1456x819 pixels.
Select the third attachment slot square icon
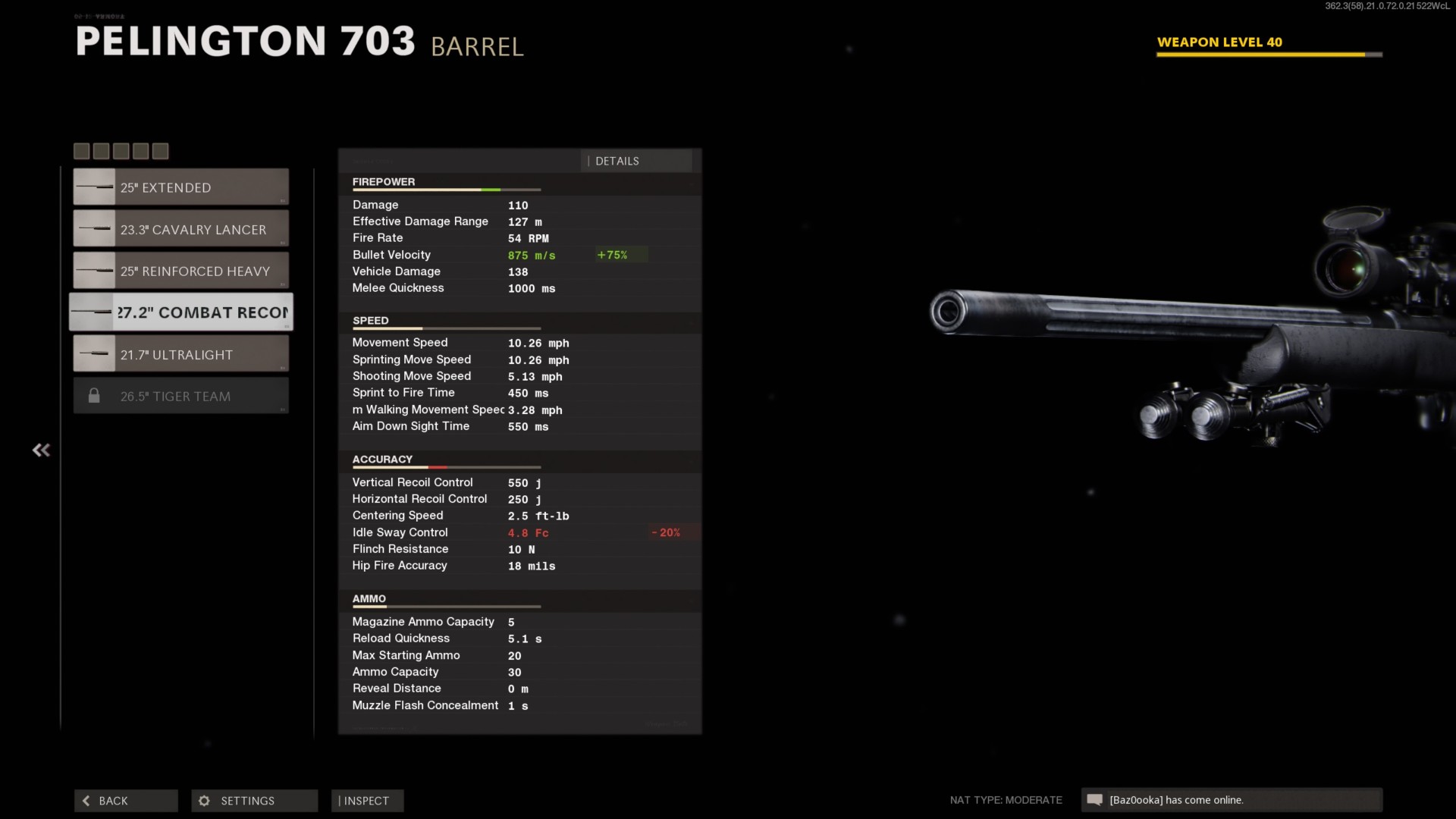click(x=121, y=151)
